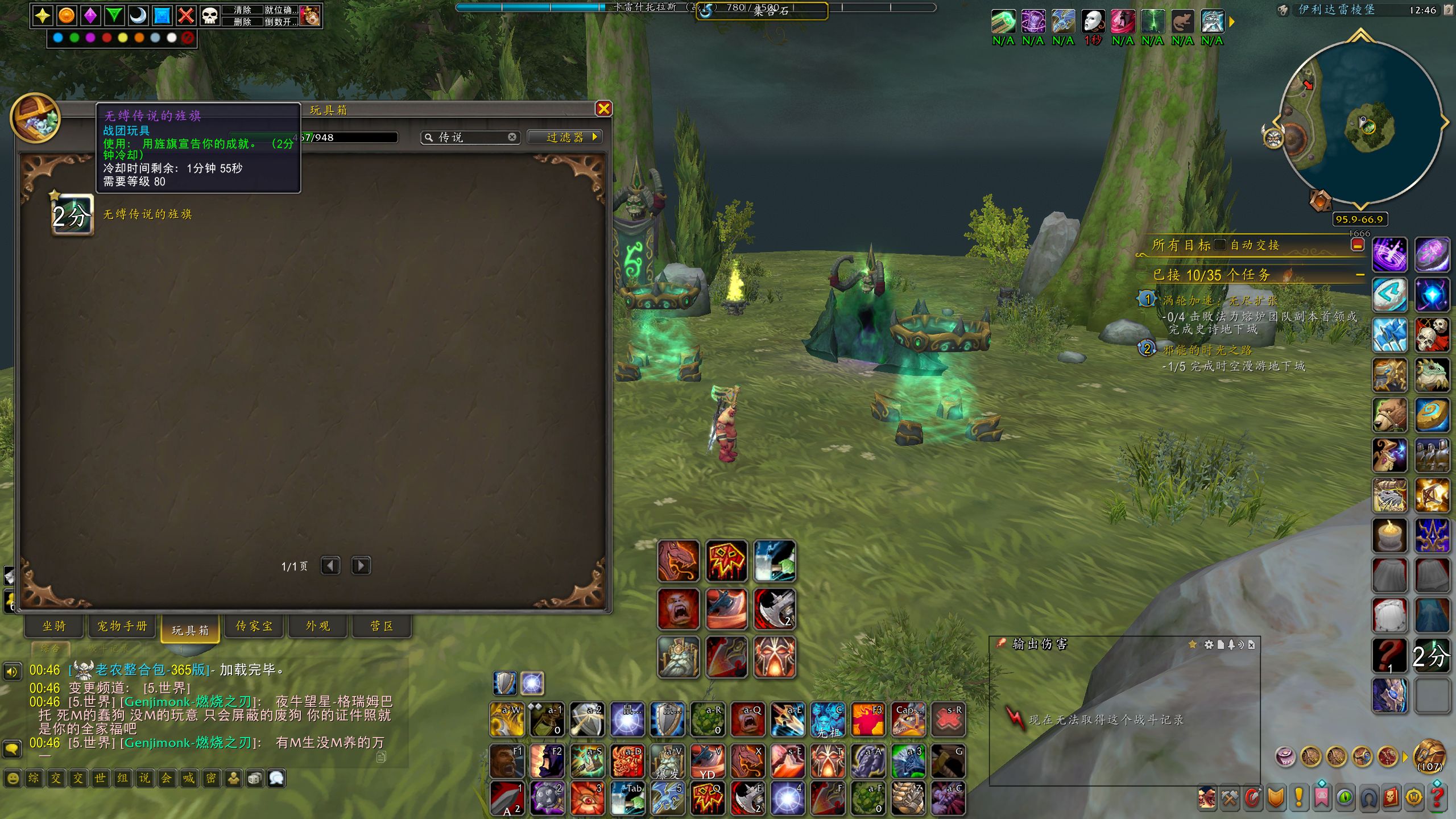
Task: Go to the previous toy page
Action: click(x=330, y=566)
